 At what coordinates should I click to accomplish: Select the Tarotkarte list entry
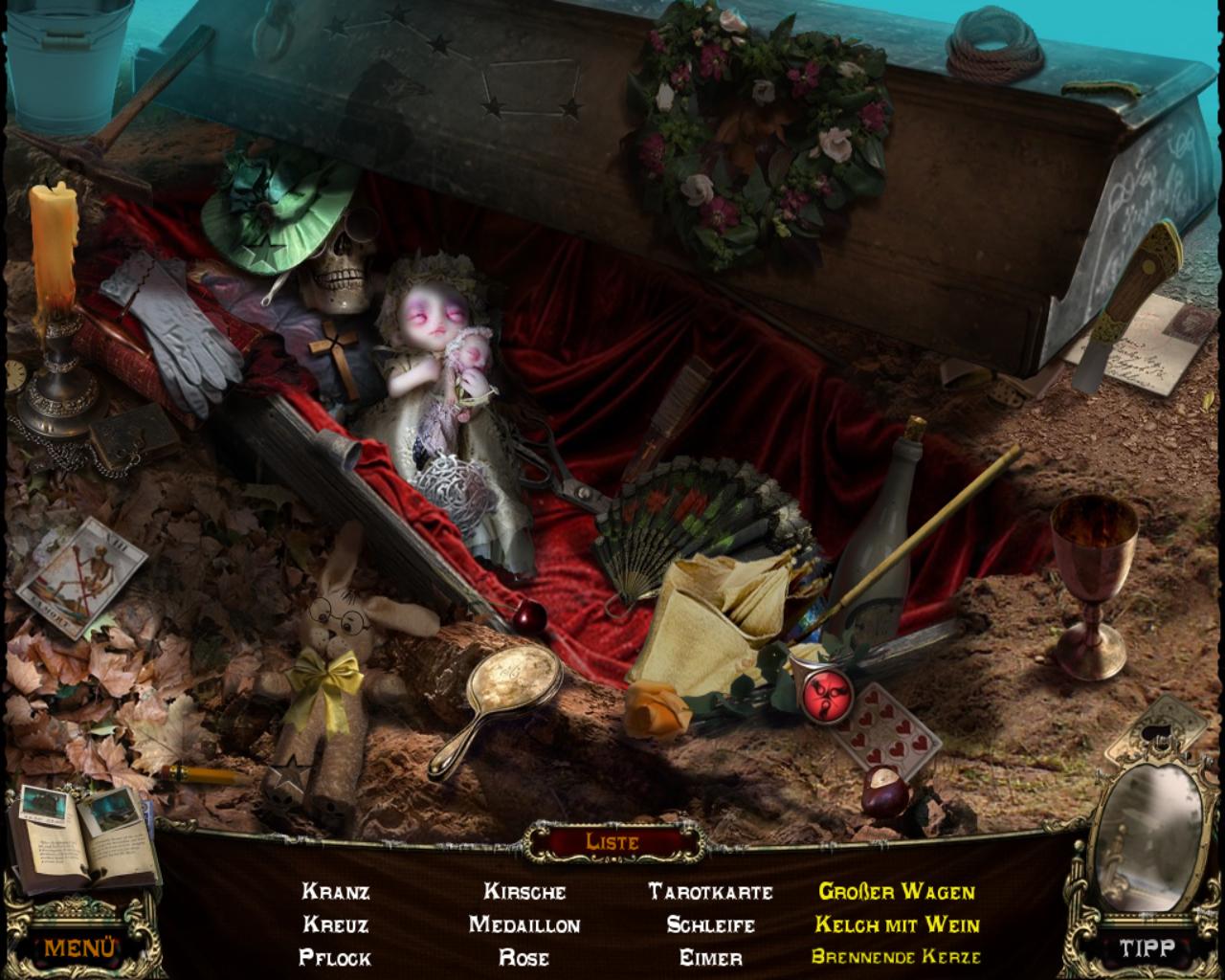point(710,892)
